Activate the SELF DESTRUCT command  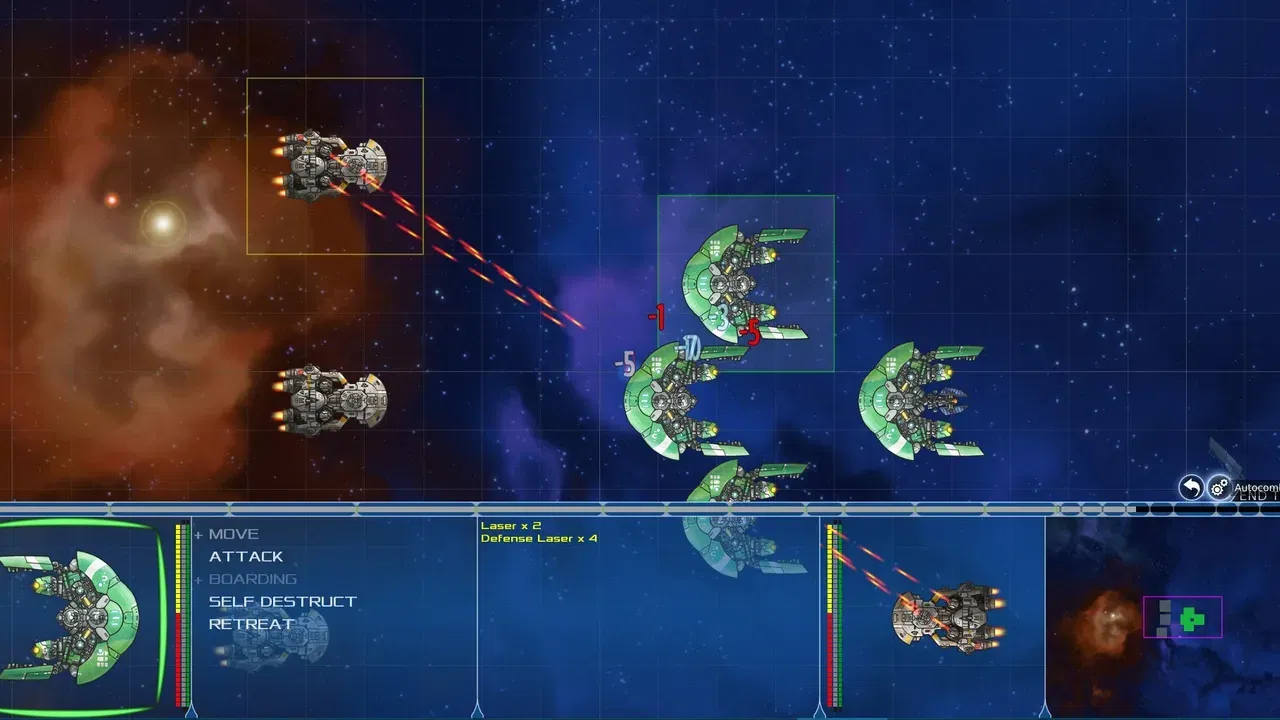pyautogui.click(x=280, y=600)
